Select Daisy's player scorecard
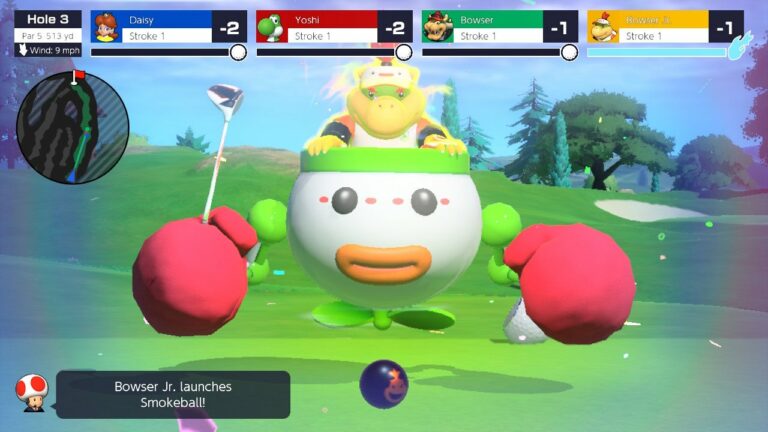The image size is (768, 432). (168, 27)
